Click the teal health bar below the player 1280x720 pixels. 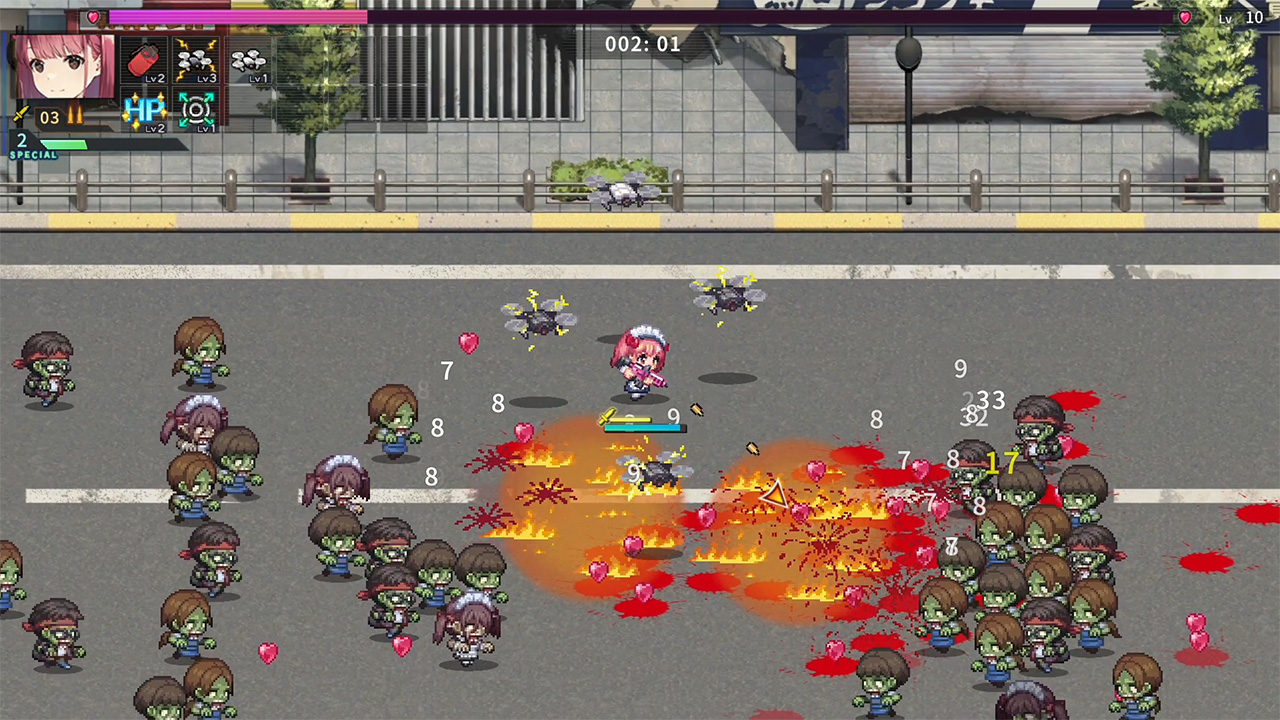tap(643, 427)
